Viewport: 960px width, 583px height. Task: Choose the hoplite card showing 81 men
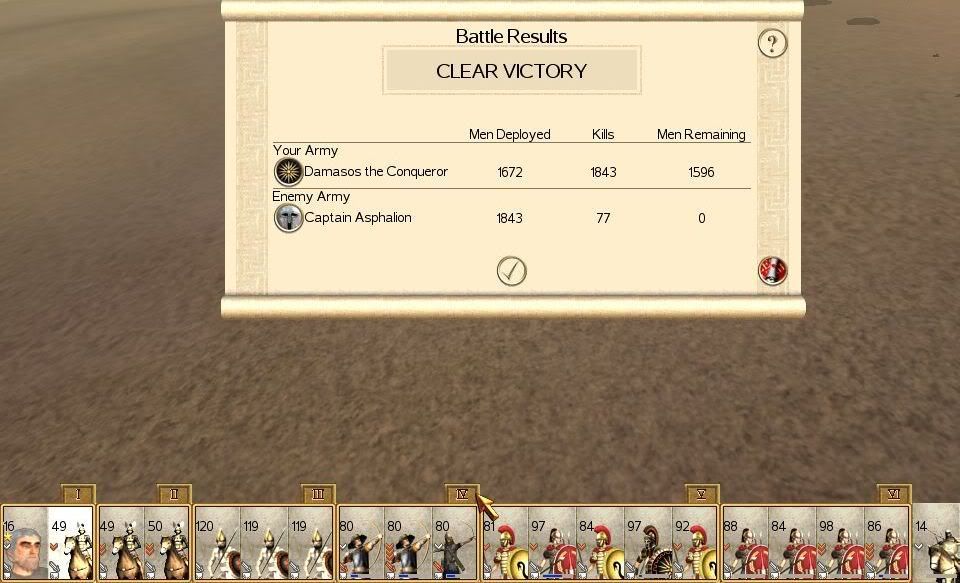pos(506,545)
